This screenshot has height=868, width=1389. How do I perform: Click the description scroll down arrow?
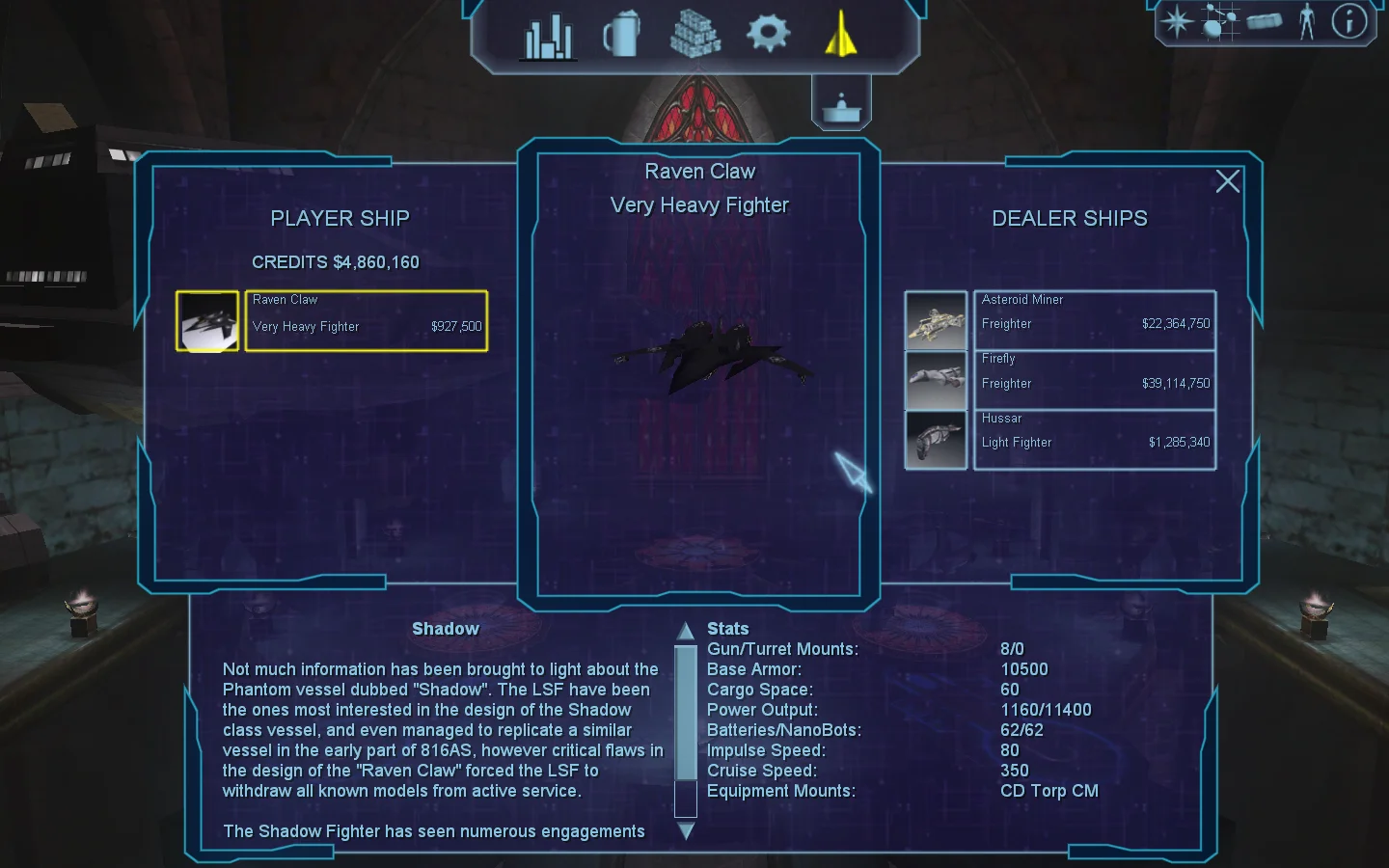pos(686,830)
